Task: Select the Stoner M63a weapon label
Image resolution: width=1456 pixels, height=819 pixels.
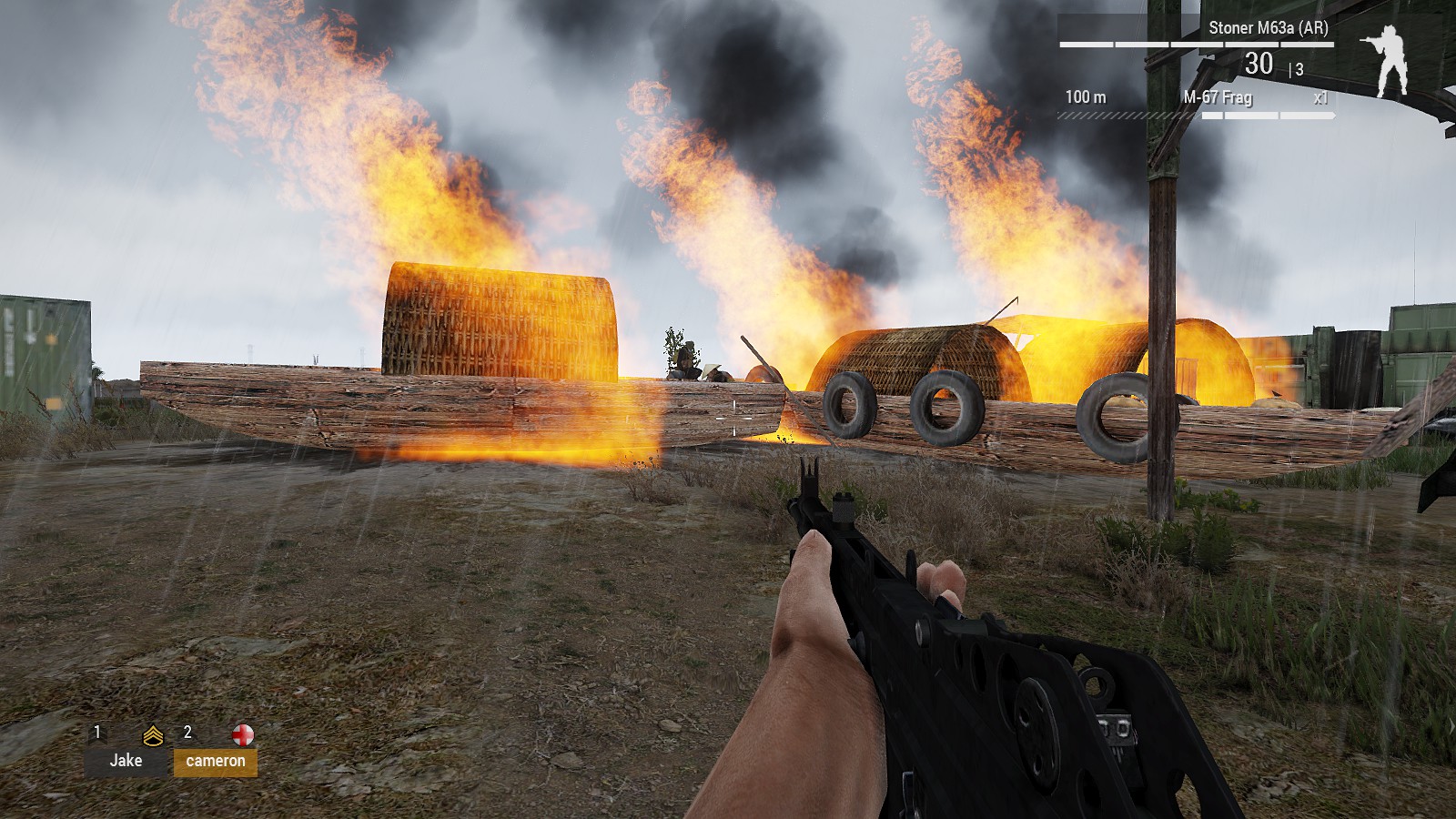Action: point(1268,28)
